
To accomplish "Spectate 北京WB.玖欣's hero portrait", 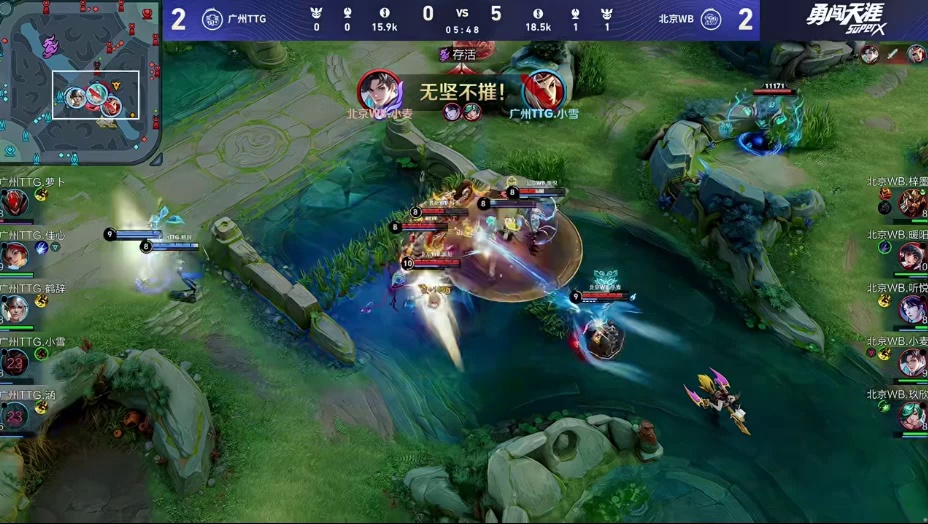I will [912, 415].
